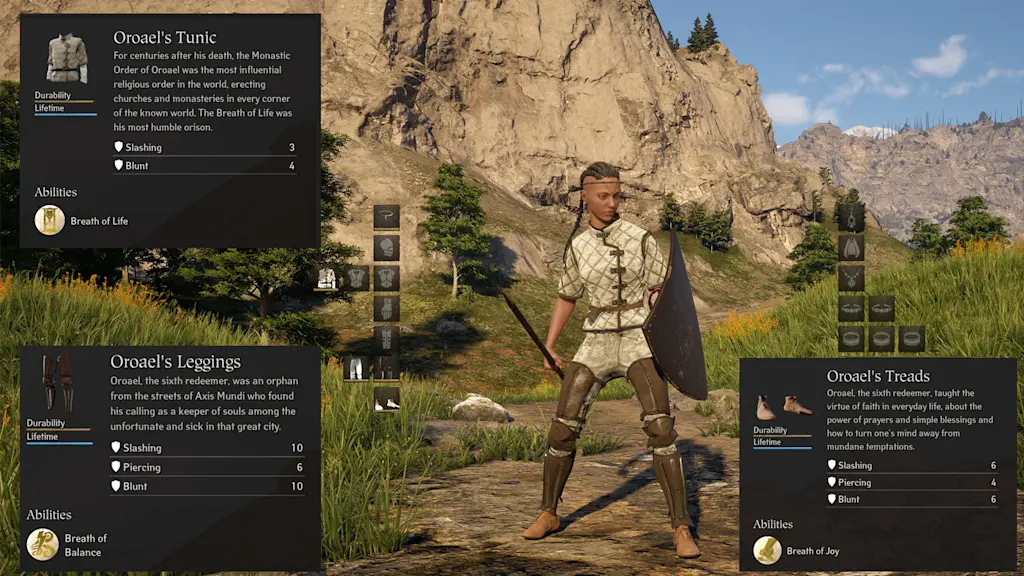Select the necklace jewelry slot
Viewport: 1024px width, 576px height.
pyautogui.click(x=851, y=278)
